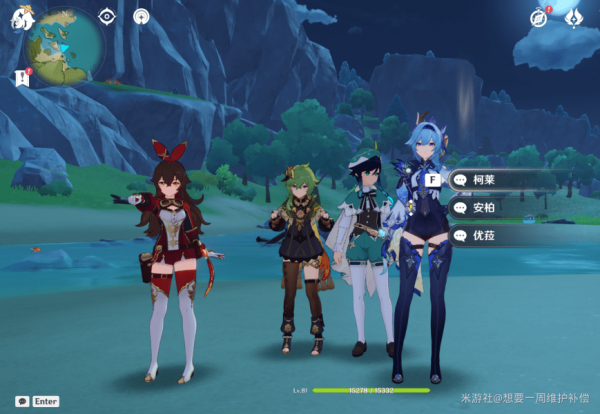Click the round icon right of the eye icon
The width and height of the screenshot is (600, 414).
[x=141, y=16]
